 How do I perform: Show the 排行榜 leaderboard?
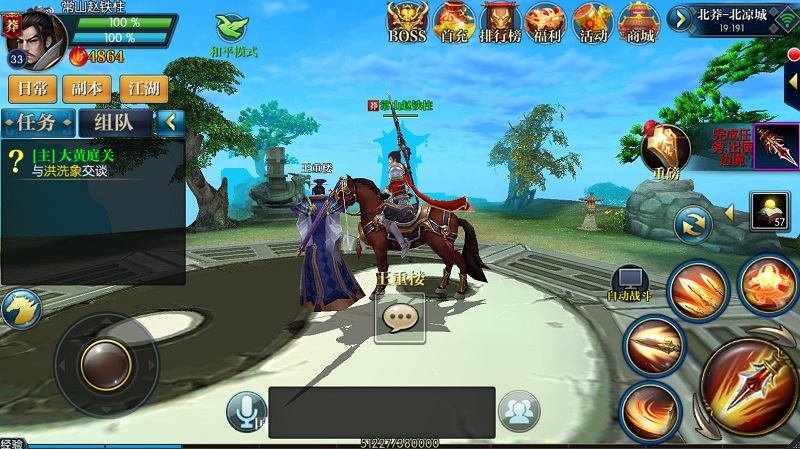point(500,22)
